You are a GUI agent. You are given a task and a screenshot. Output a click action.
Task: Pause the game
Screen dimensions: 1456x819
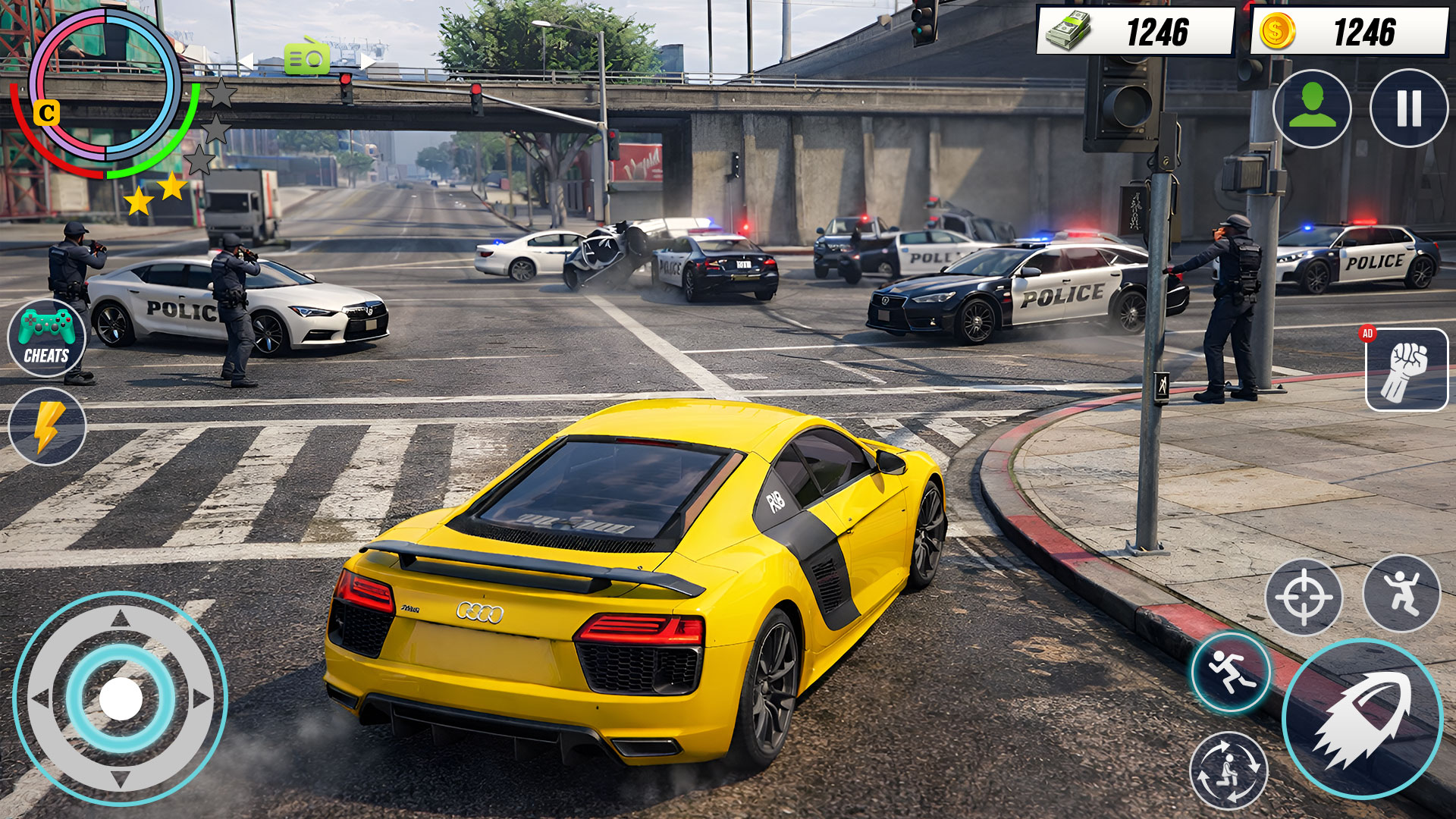pos(1408,108)
